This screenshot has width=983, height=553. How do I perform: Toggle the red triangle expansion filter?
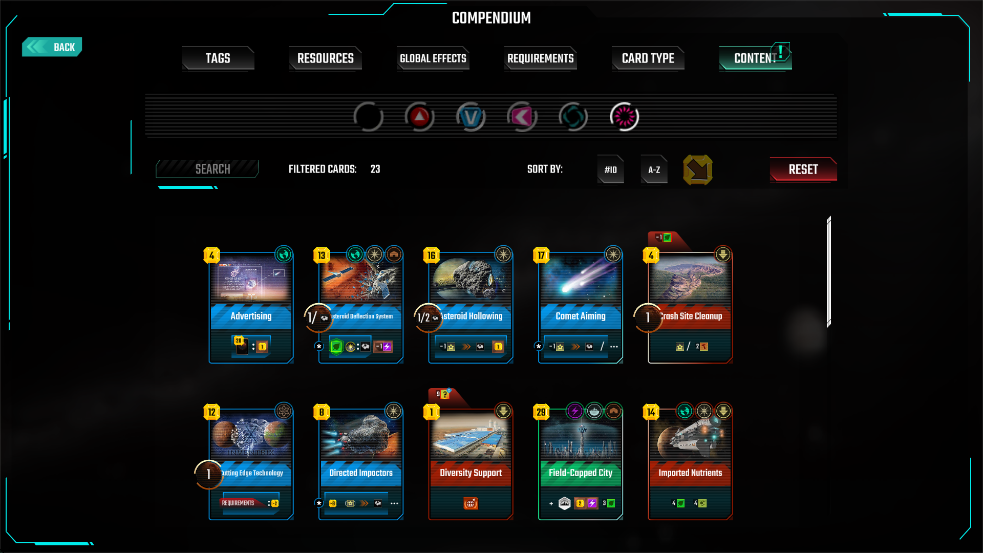click(x=420, y=118)
